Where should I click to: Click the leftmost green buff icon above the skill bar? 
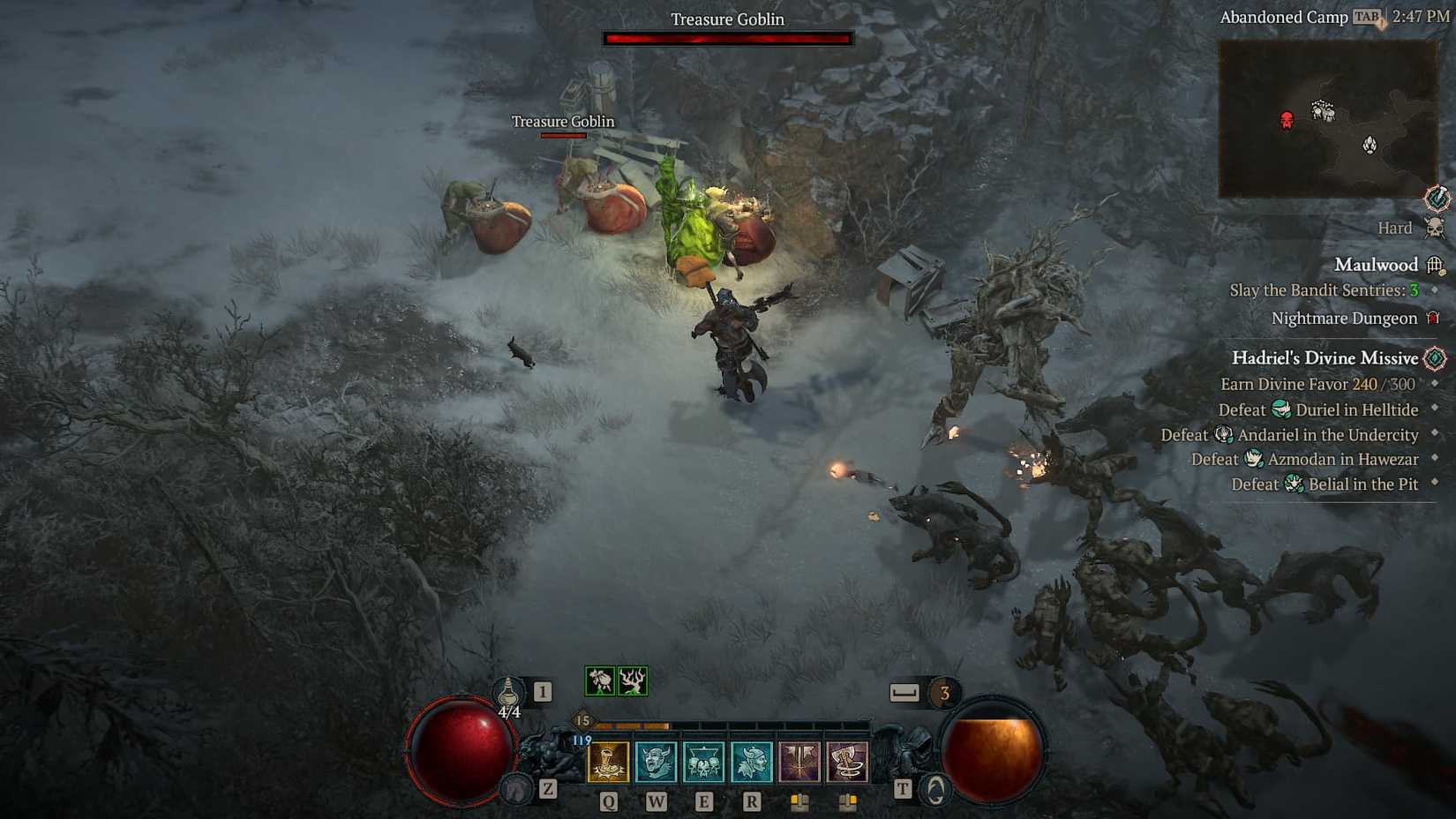pyautogui.click(x=598, y=680)
